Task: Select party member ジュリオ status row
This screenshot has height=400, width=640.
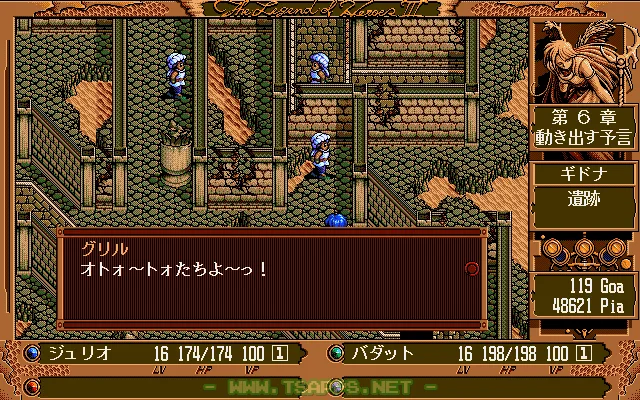Action: [x=160, y=353]
